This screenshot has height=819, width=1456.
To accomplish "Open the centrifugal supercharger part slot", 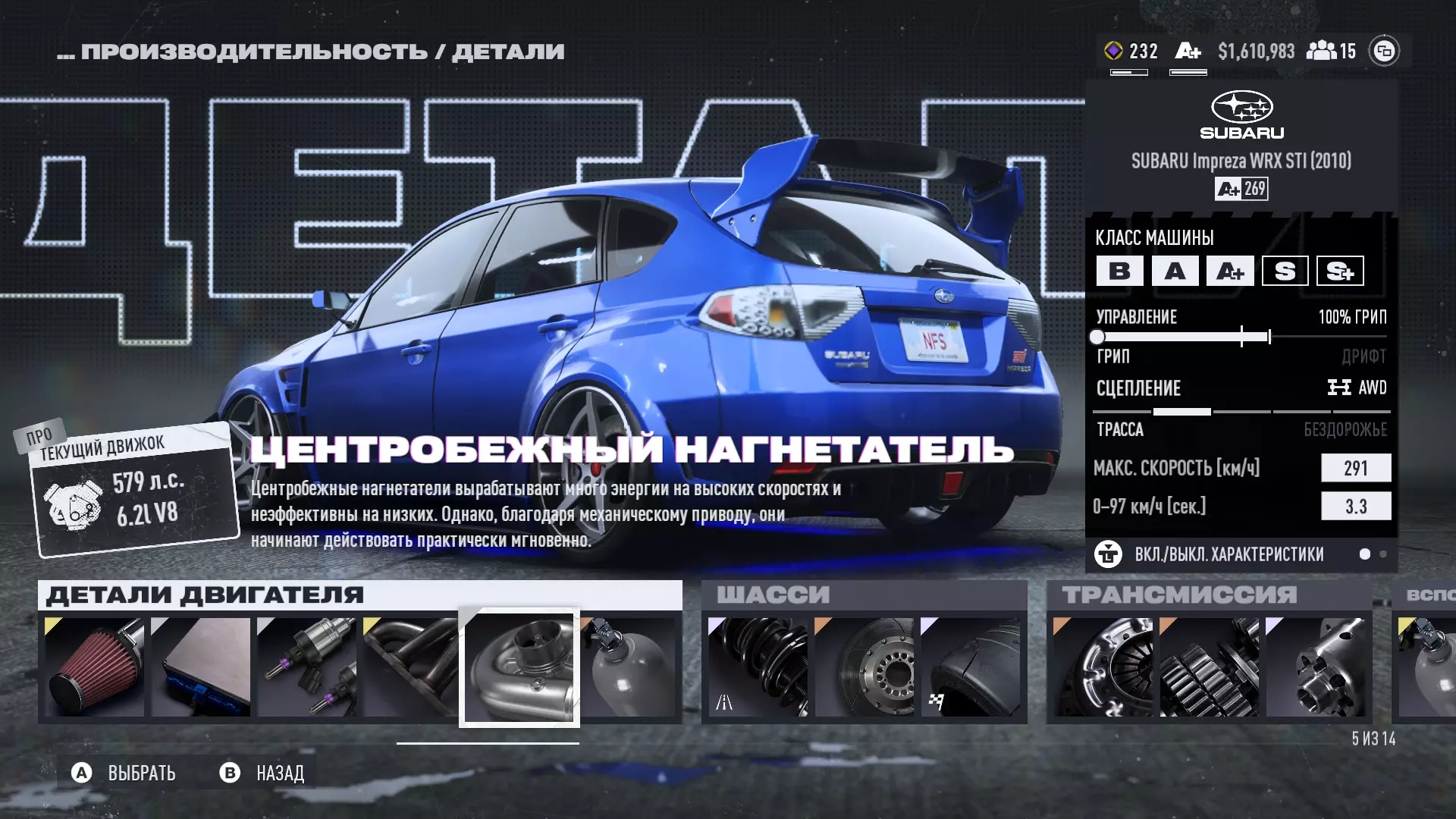I will pos(519,667).
